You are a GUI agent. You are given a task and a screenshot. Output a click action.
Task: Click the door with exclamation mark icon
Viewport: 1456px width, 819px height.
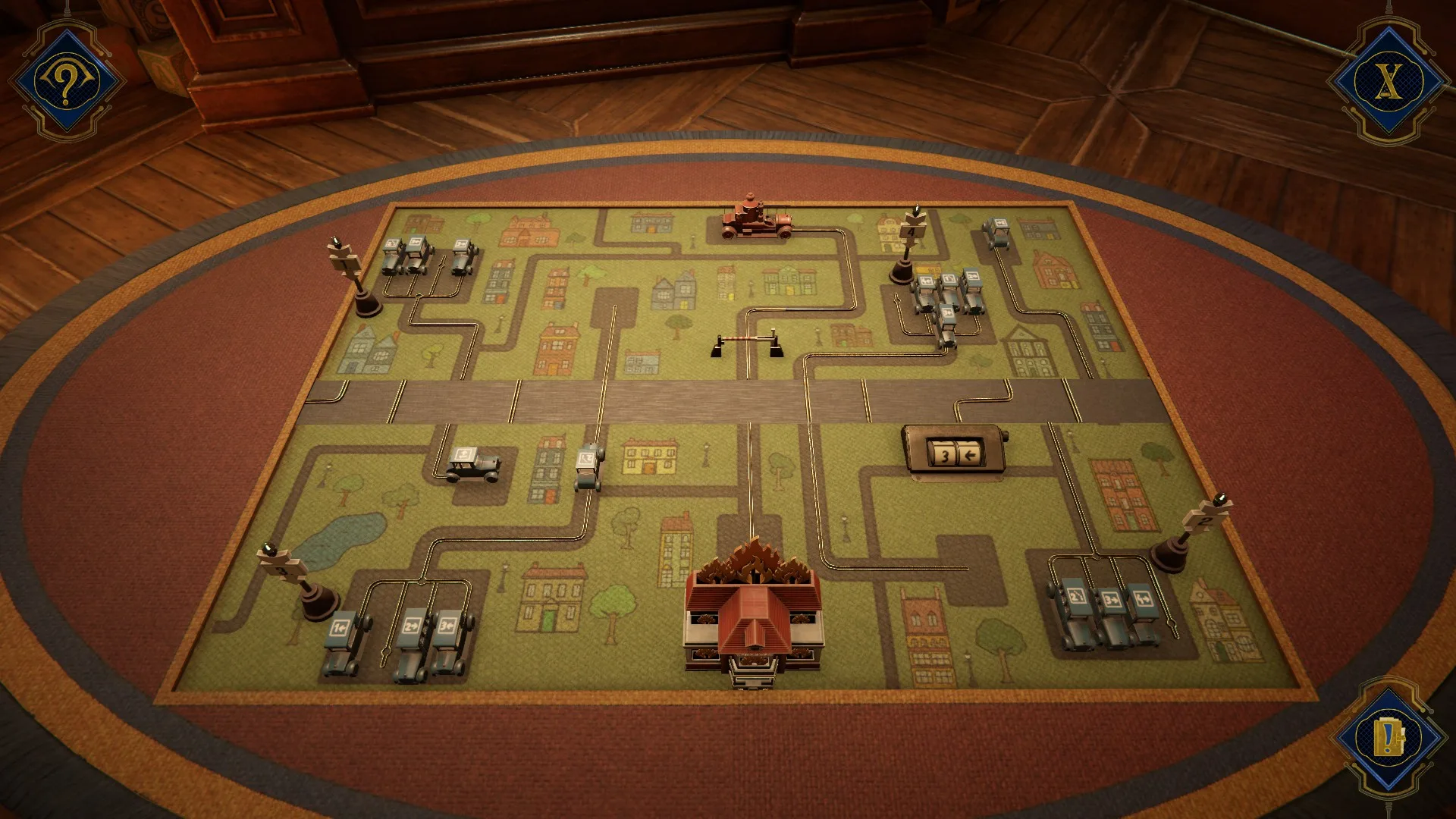coord(1389,737)
